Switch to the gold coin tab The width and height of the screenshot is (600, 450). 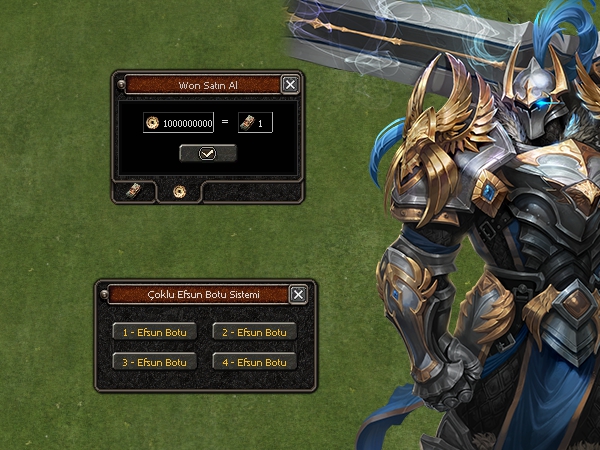point(180,190)
